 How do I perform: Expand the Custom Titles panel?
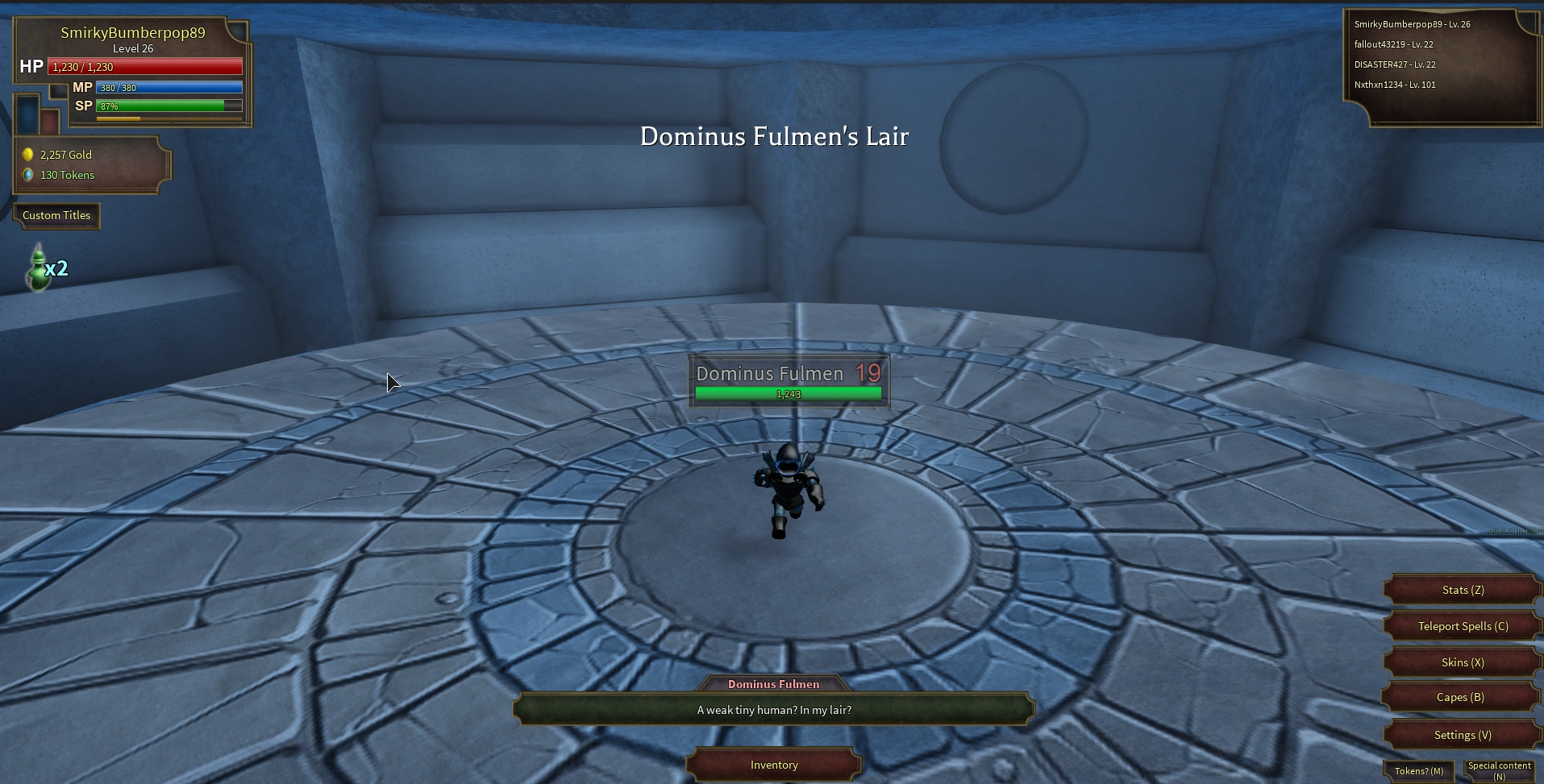pos(56,215)
